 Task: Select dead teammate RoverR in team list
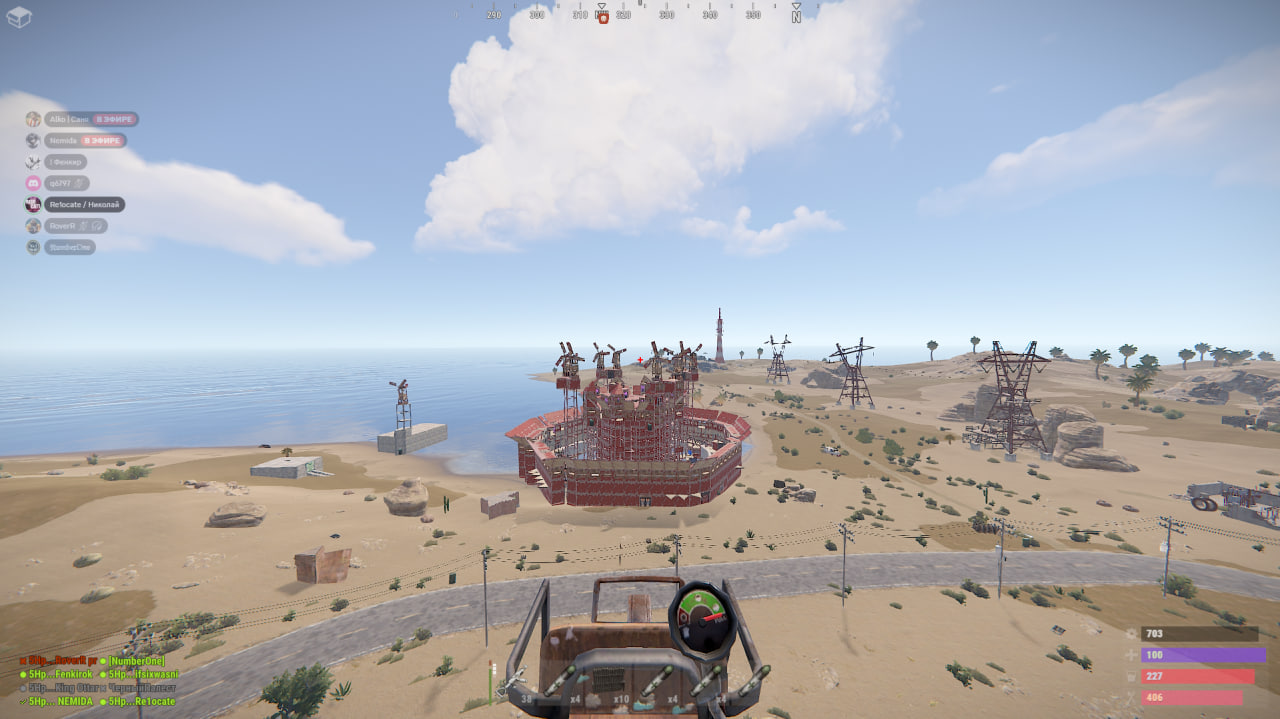58,661
